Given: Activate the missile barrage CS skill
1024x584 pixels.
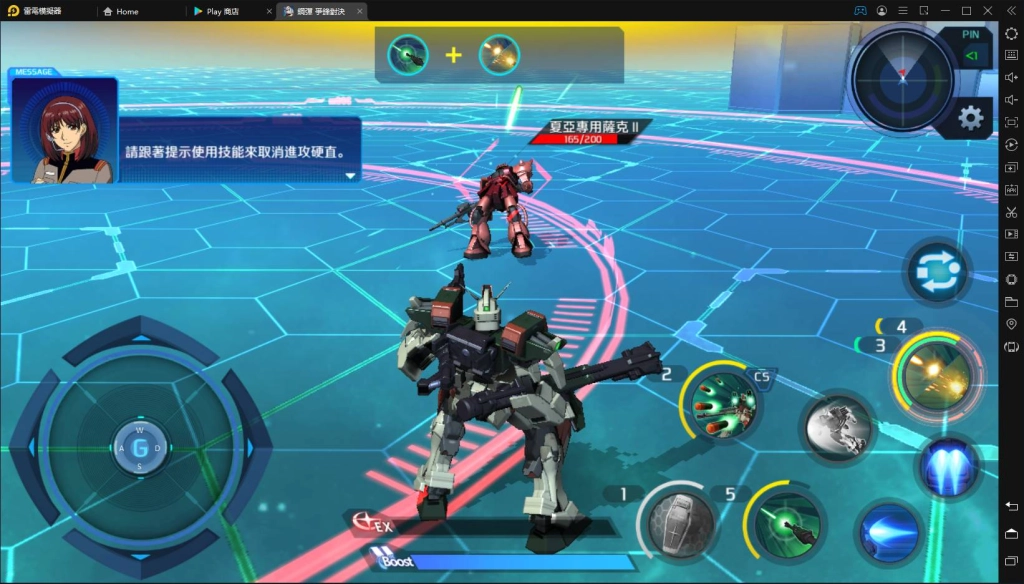Looking at the screenshot, I should 721,403.
